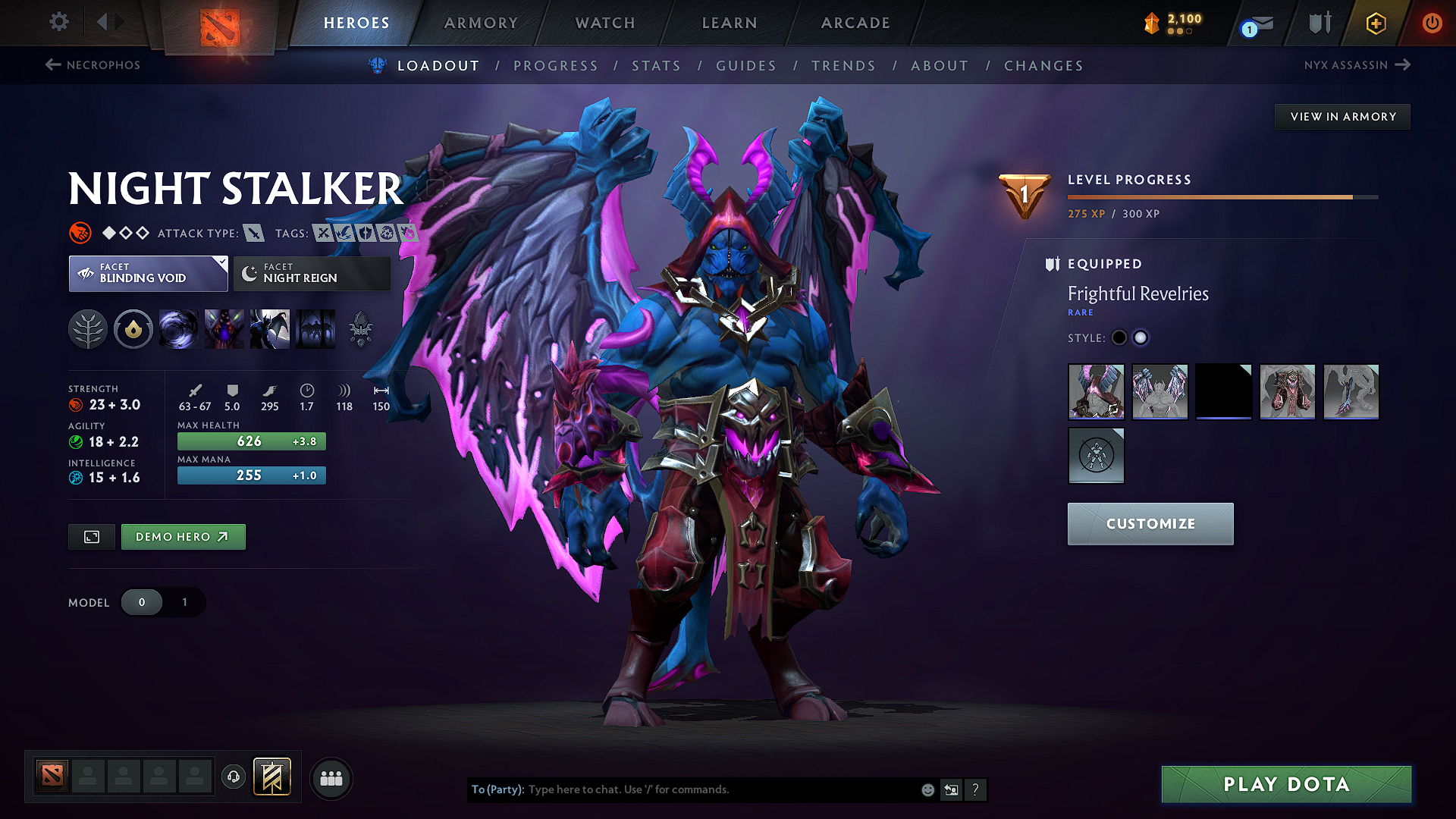Click the View in Armory button
1456x819 pixels.
[x=1342, y=116]
